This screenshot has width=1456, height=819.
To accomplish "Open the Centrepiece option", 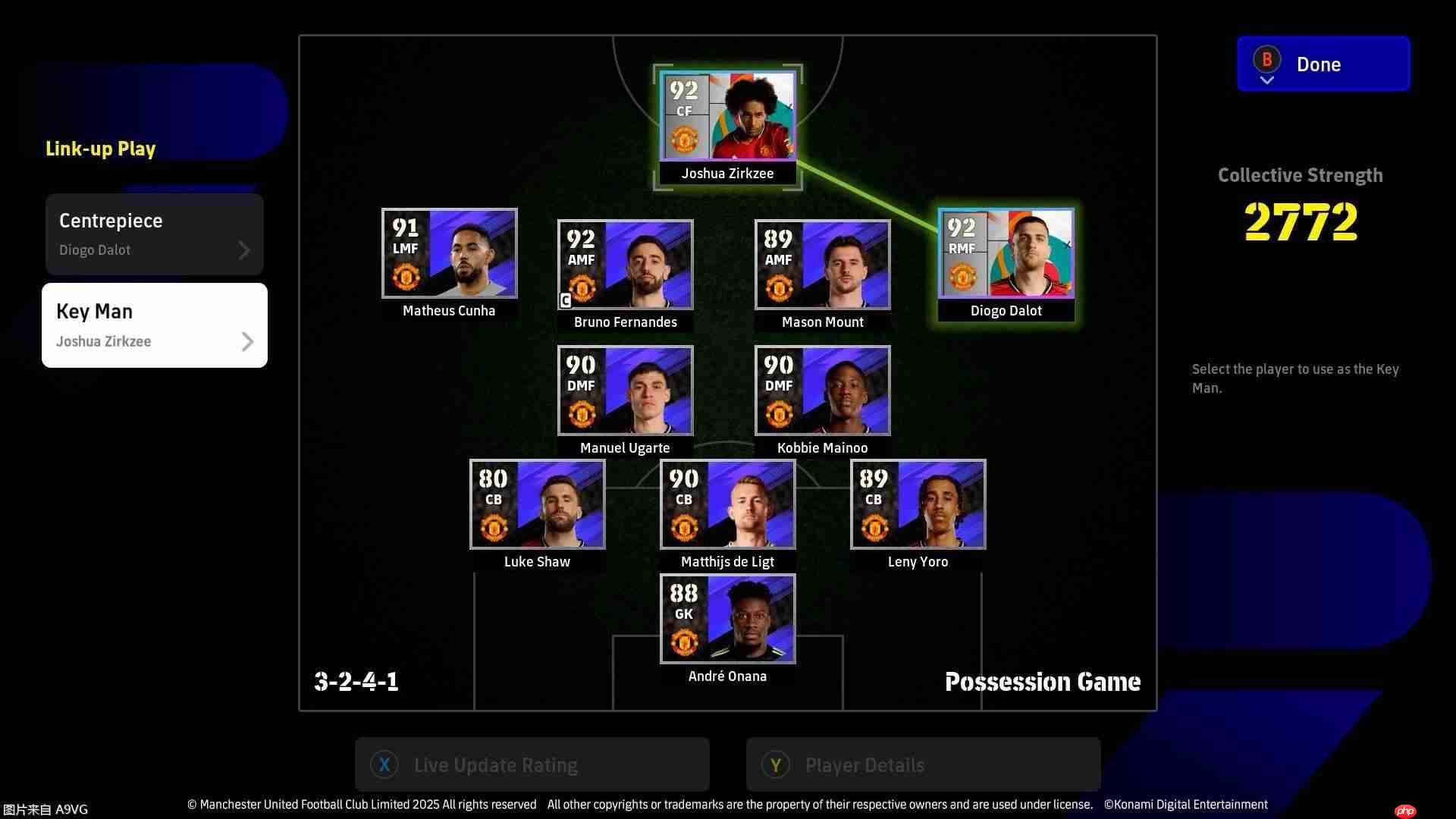I will pos(155,234).
